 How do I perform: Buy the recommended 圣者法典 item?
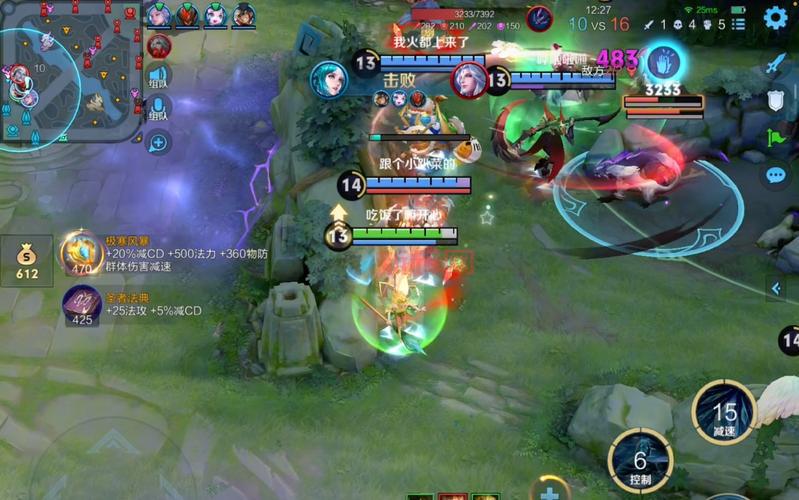point(80,305)
